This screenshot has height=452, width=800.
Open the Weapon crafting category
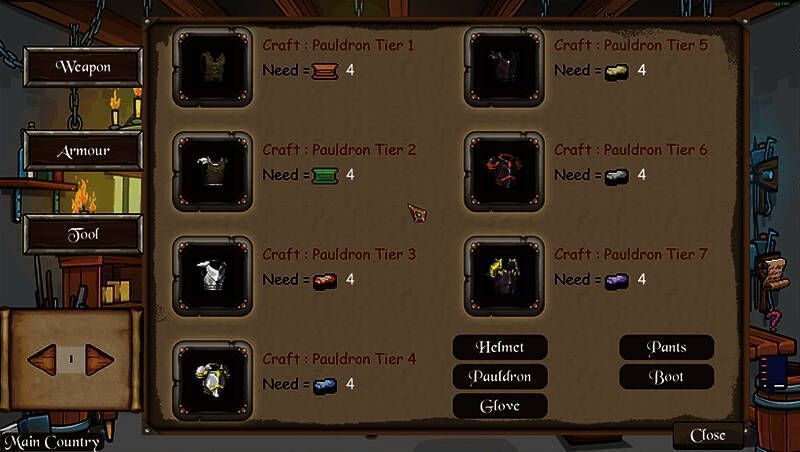pyautogui.click(x=83, y=67)
